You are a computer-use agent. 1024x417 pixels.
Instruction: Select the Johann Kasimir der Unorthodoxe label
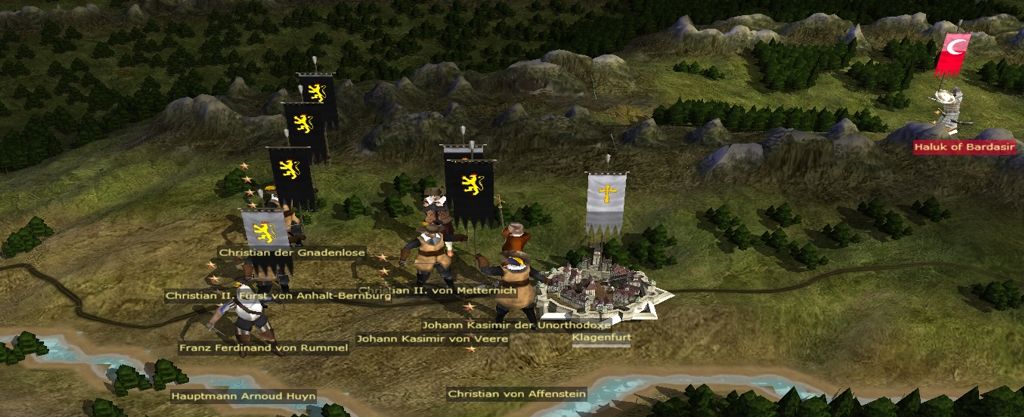[516, 325]
